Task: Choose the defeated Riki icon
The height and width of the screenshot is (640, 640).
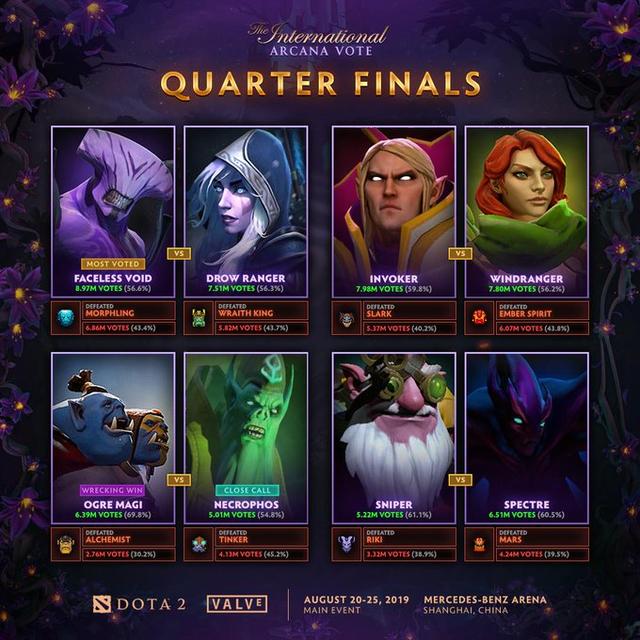Action: click(348, 544)
